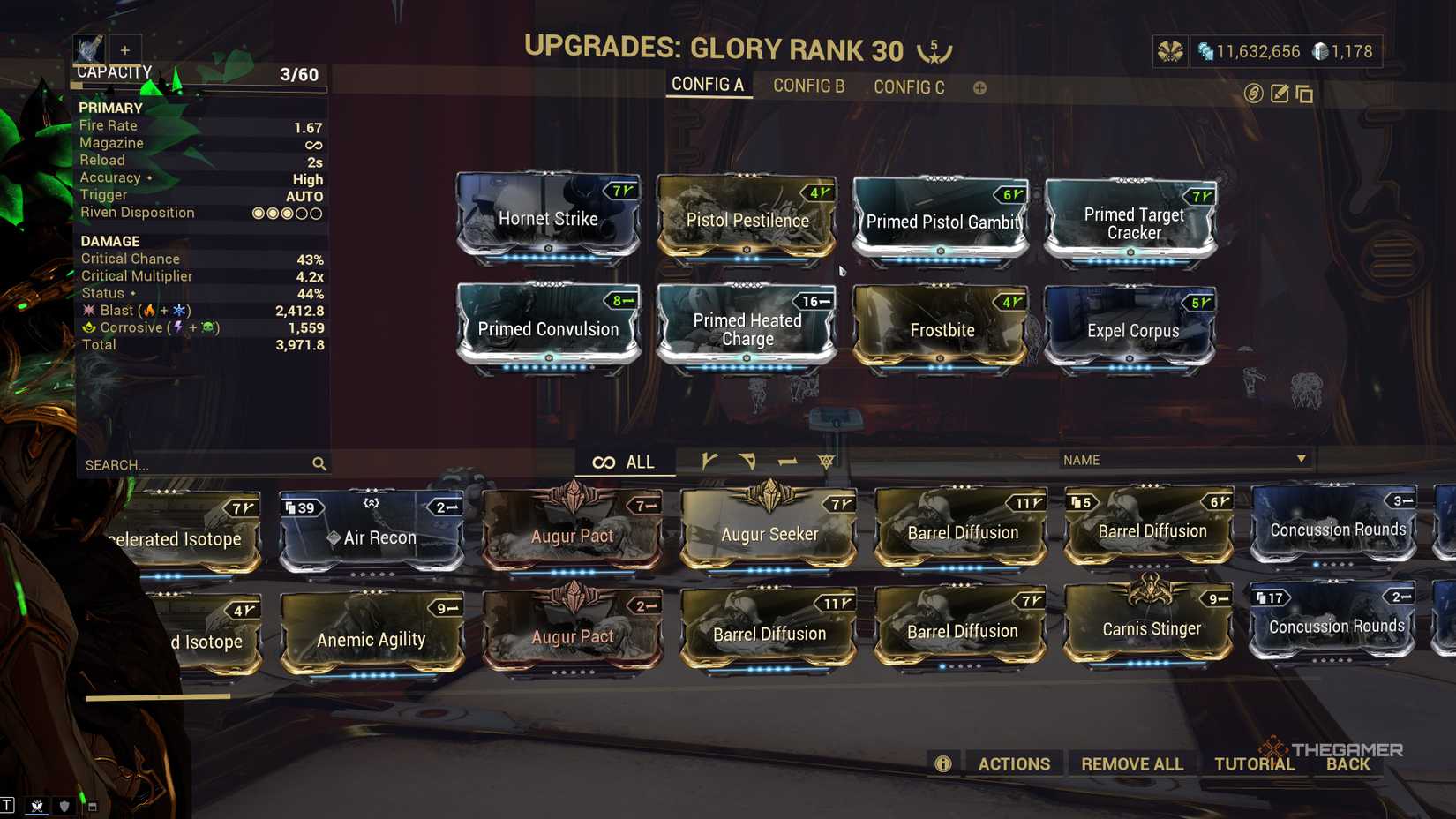This screenshot has width=1456, height=819.
Task: Click the rename config pencil icon
Action: pyautogui.click(x=1279, y=92)
